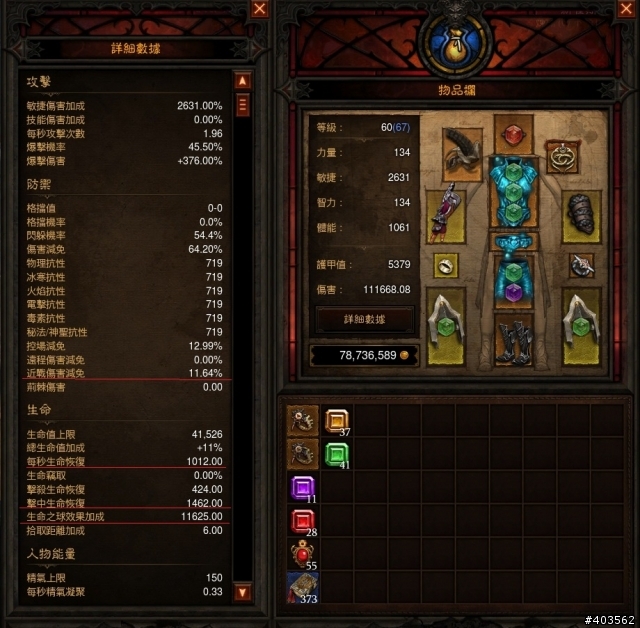Click the stats list scroll-down arrow
640x628 pixels.
(242, 593)
